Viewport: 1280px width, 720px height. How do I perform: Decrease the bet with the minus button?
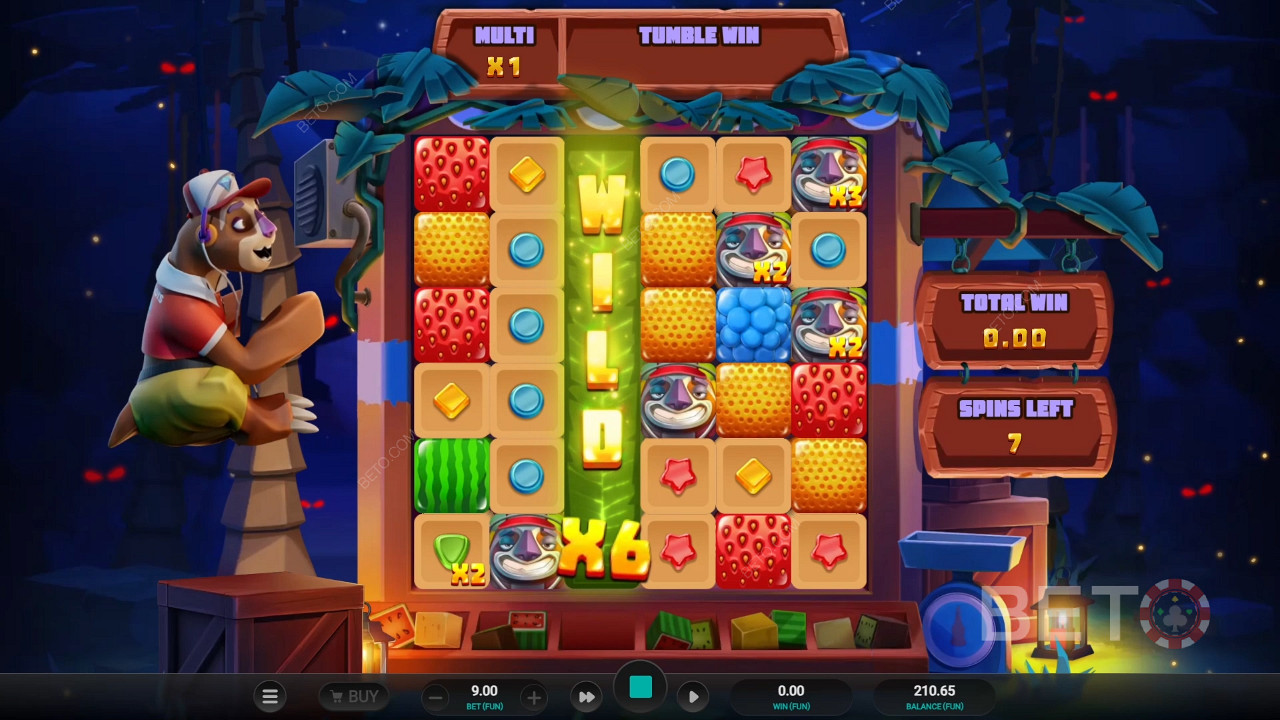[x=434, y=697]
